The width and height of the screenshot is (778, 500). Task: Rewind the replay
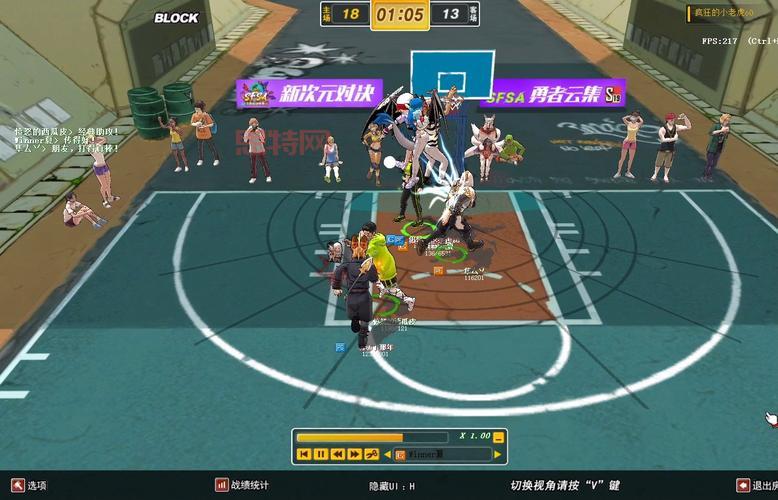point(337,454)
